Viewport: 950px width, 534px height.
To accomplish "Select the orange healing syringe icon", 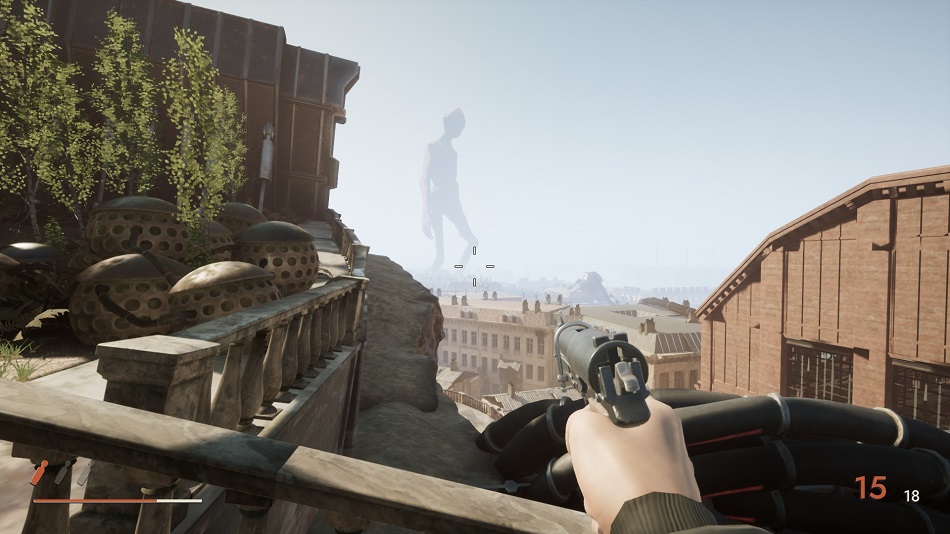I will pos(40,472).
